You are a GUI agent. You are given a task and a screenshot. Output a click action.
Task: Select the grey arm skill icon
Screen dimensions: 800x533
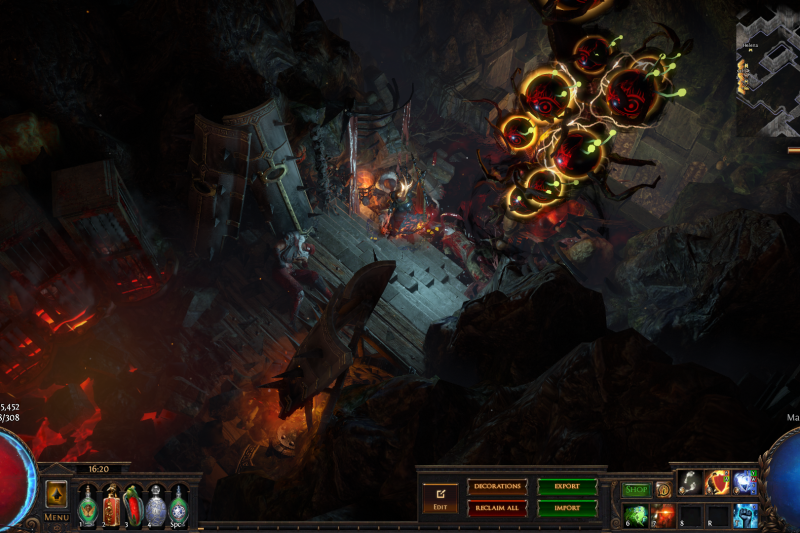click(x=690, y=483)
